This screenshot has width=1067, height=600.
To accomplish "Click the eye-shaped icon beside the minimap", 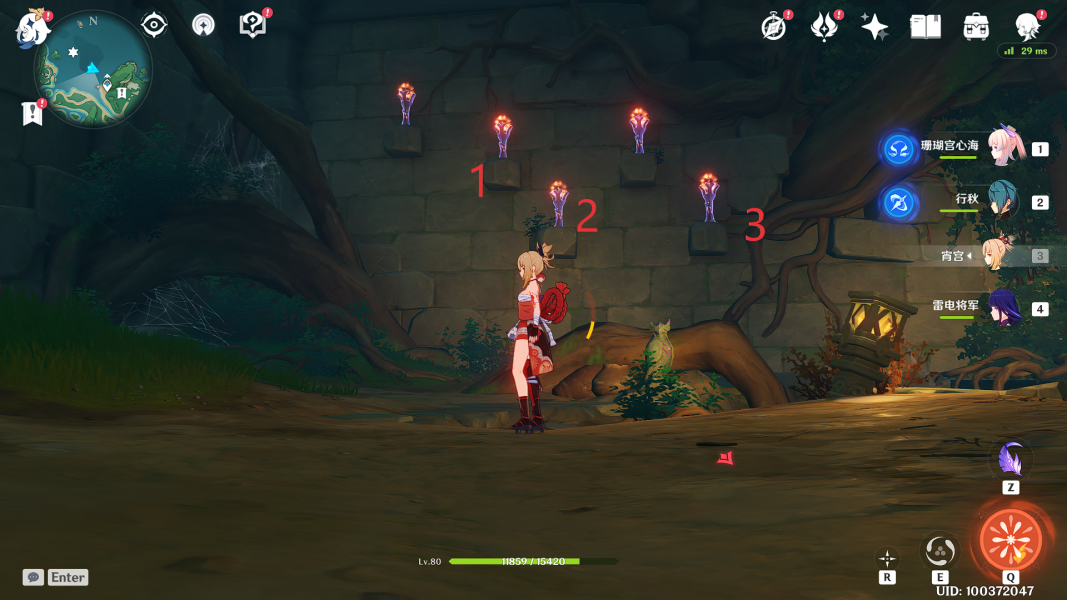I will pos(154,25).
